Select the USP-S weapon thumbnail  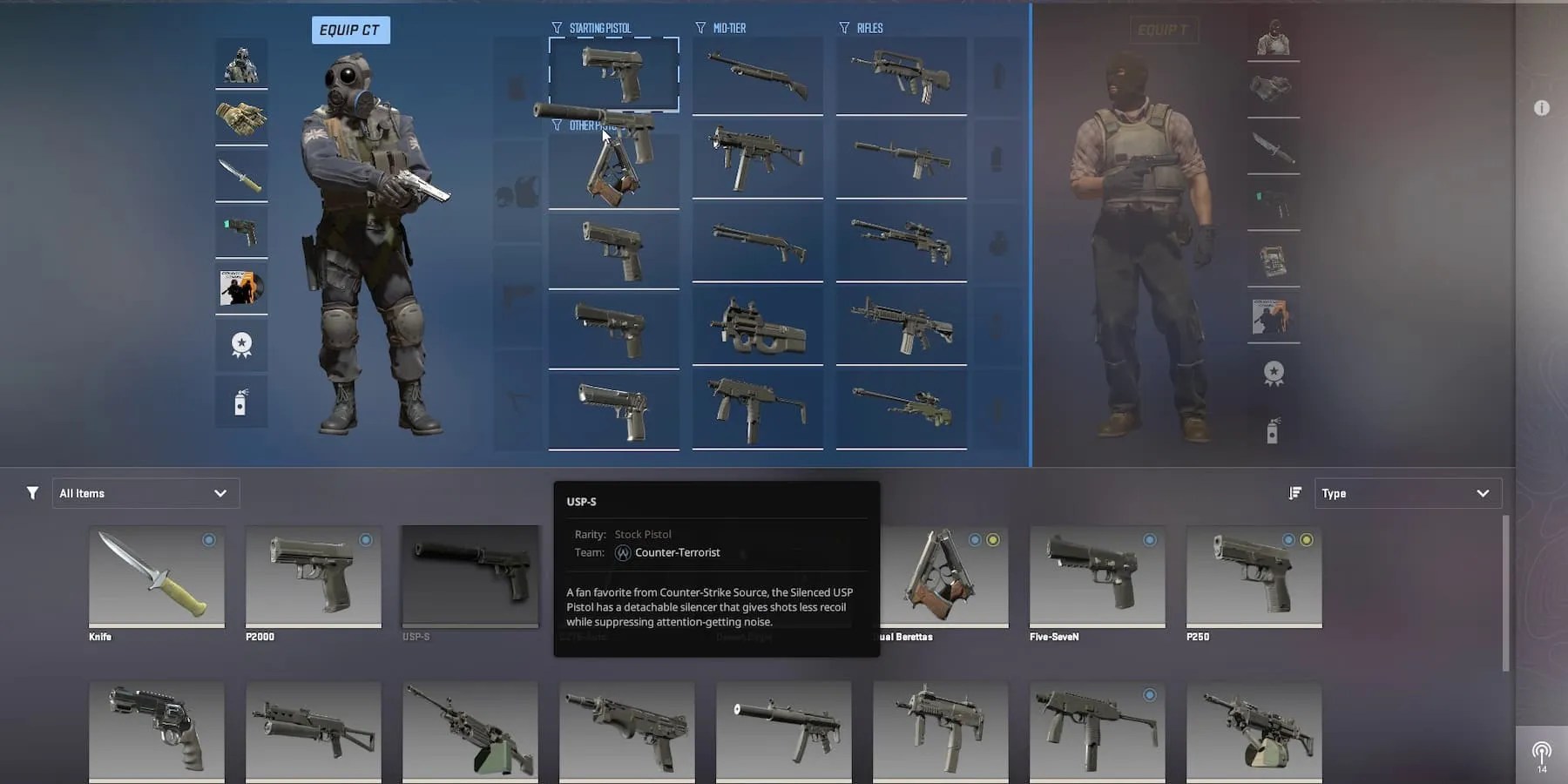point(470,575)
